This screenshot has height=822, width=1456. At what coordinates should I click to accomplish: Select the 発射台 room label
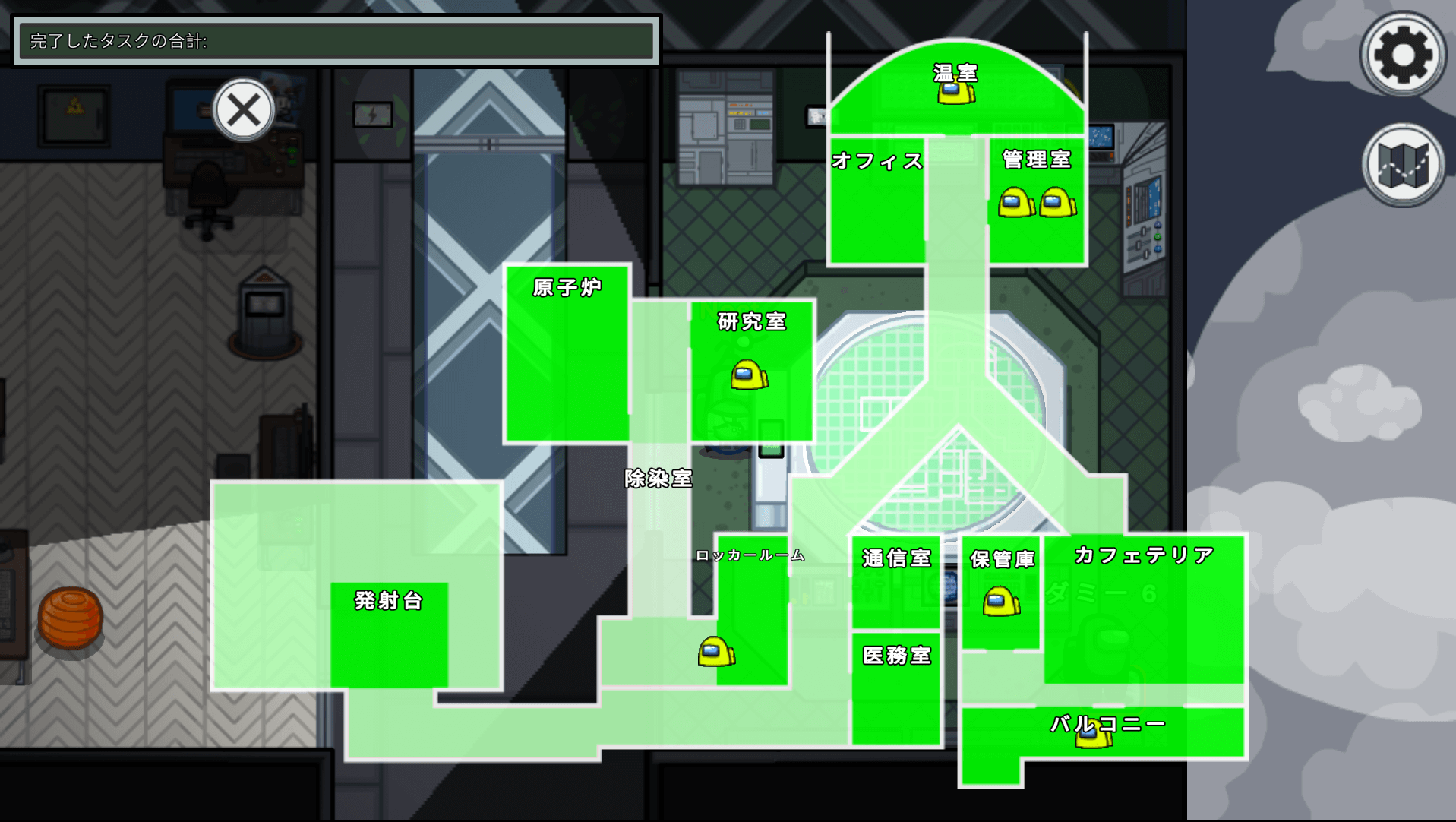pos(388,602)
